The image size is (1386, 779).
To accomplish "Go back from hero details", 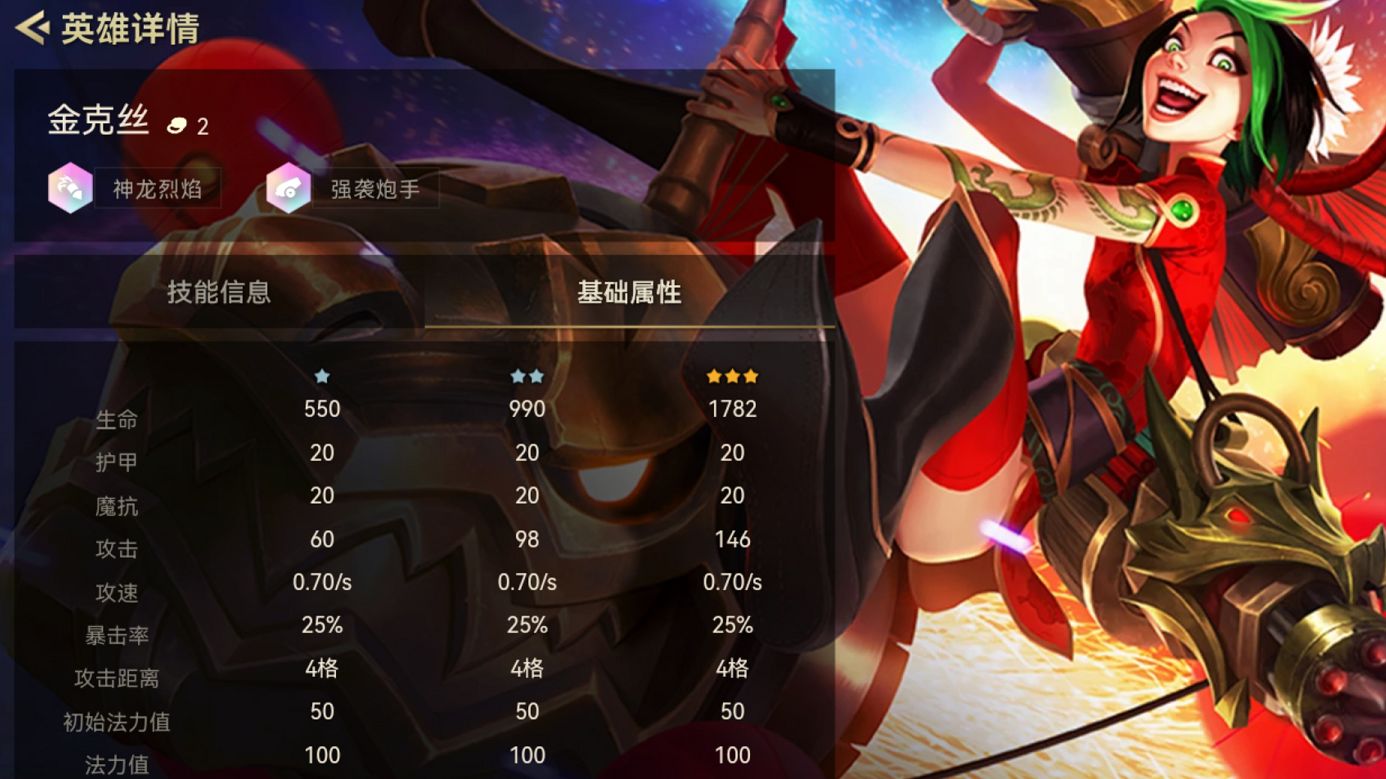I will (x=33, y=28).
